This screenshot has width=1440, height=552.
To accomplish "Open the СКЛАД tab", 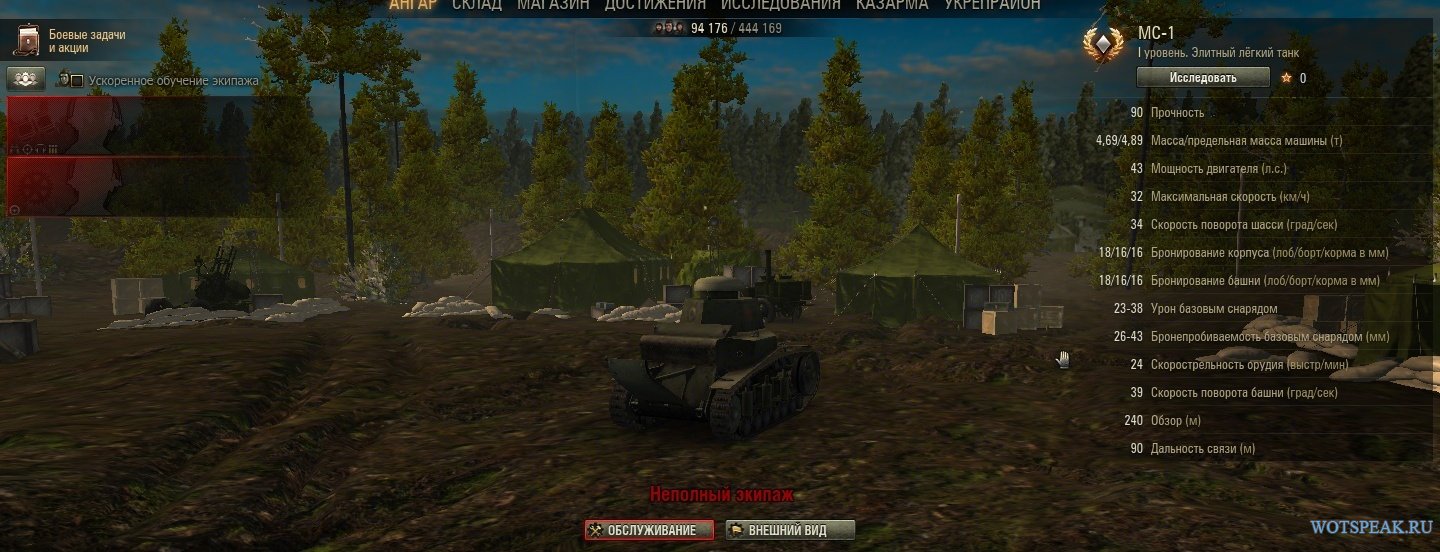I will click(x=477, y=5).
